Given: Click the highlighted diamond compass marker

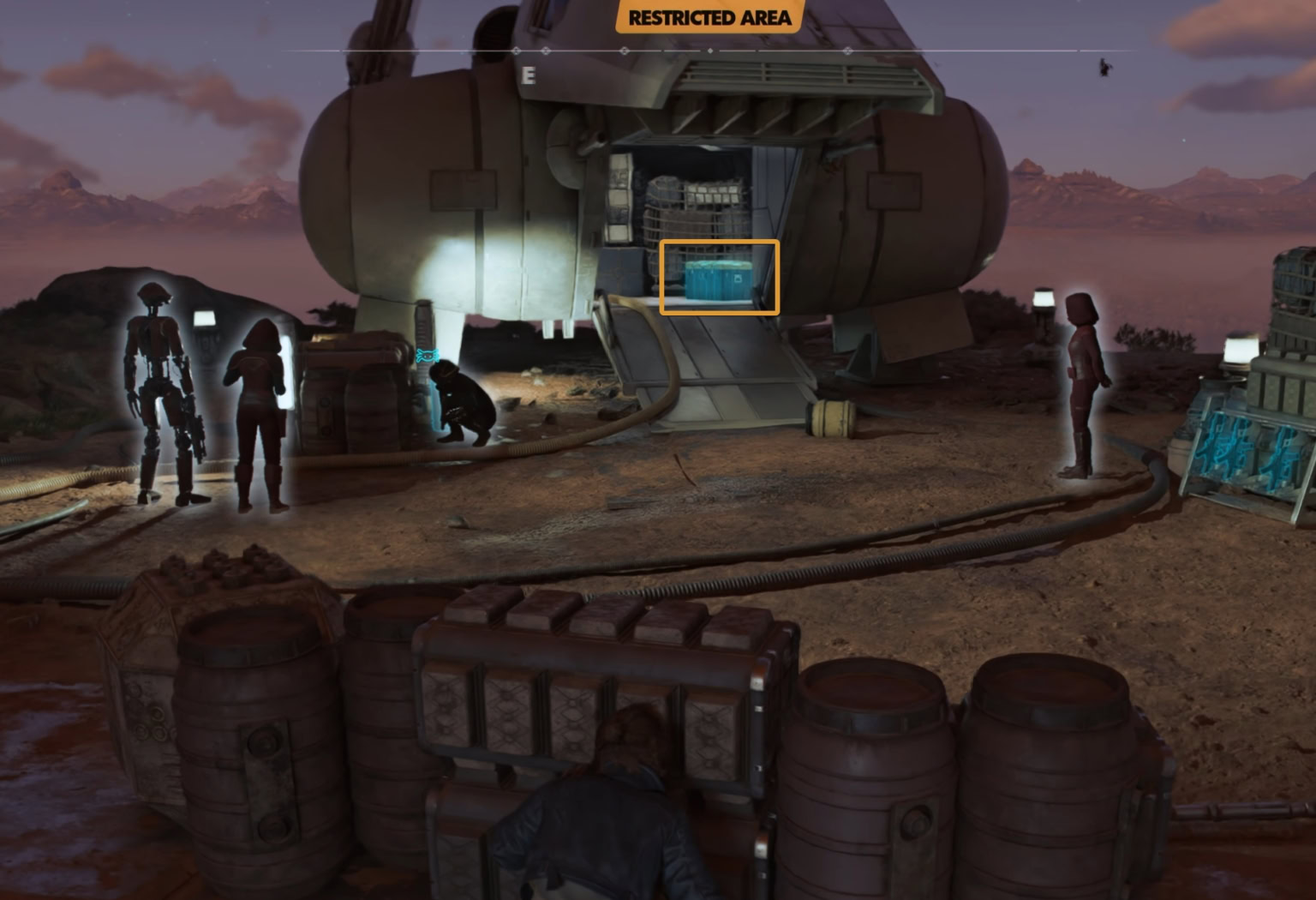Looking at the screenshot, I should pos(709,51).
